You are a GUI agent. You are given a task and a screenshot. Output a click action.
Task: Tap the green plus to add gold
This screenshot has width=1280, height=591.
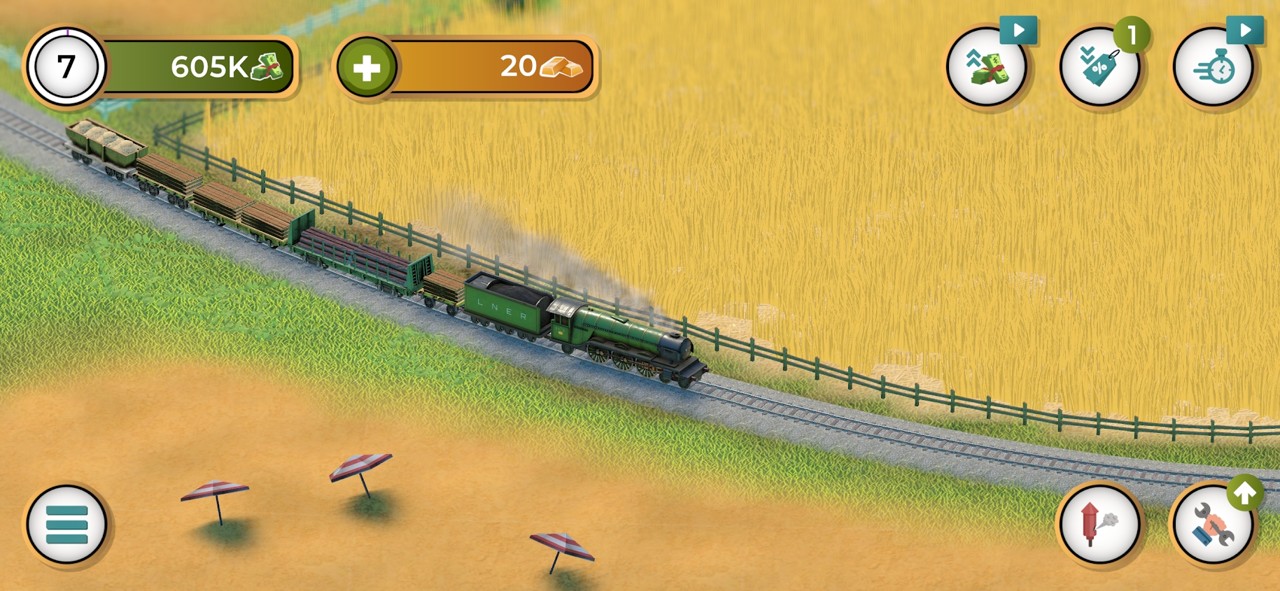click(x=367, y=67)
